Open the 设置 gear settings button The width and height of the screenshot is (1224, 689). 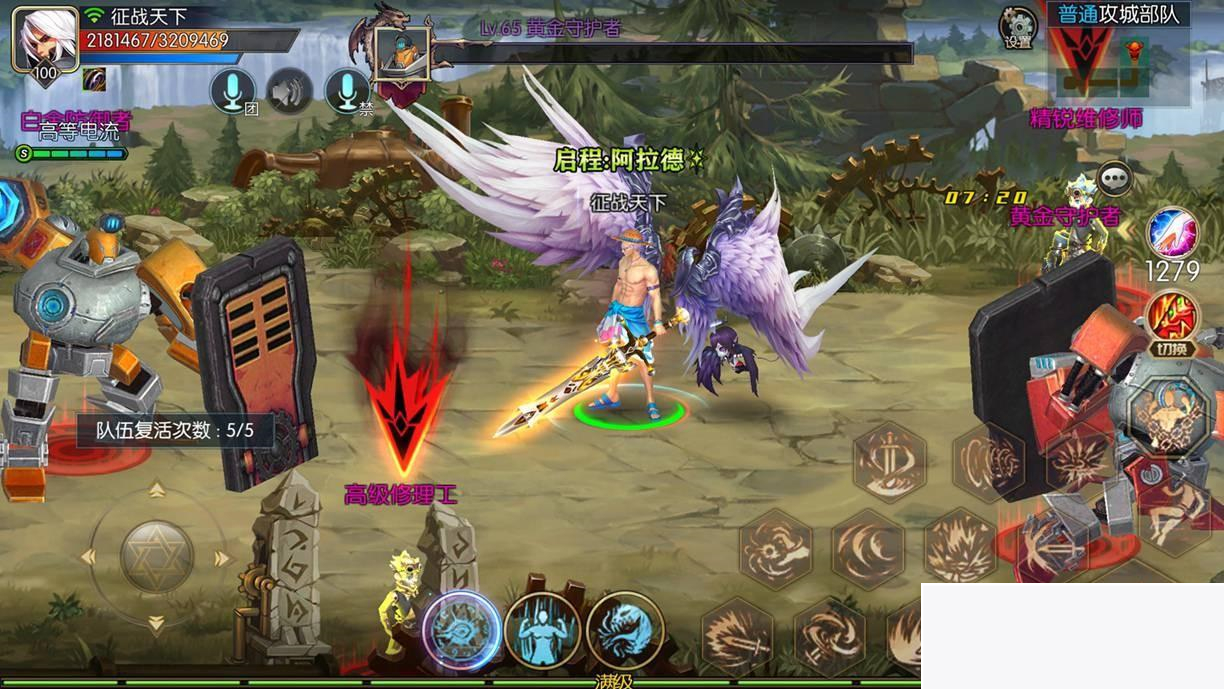pos(1018,27)
